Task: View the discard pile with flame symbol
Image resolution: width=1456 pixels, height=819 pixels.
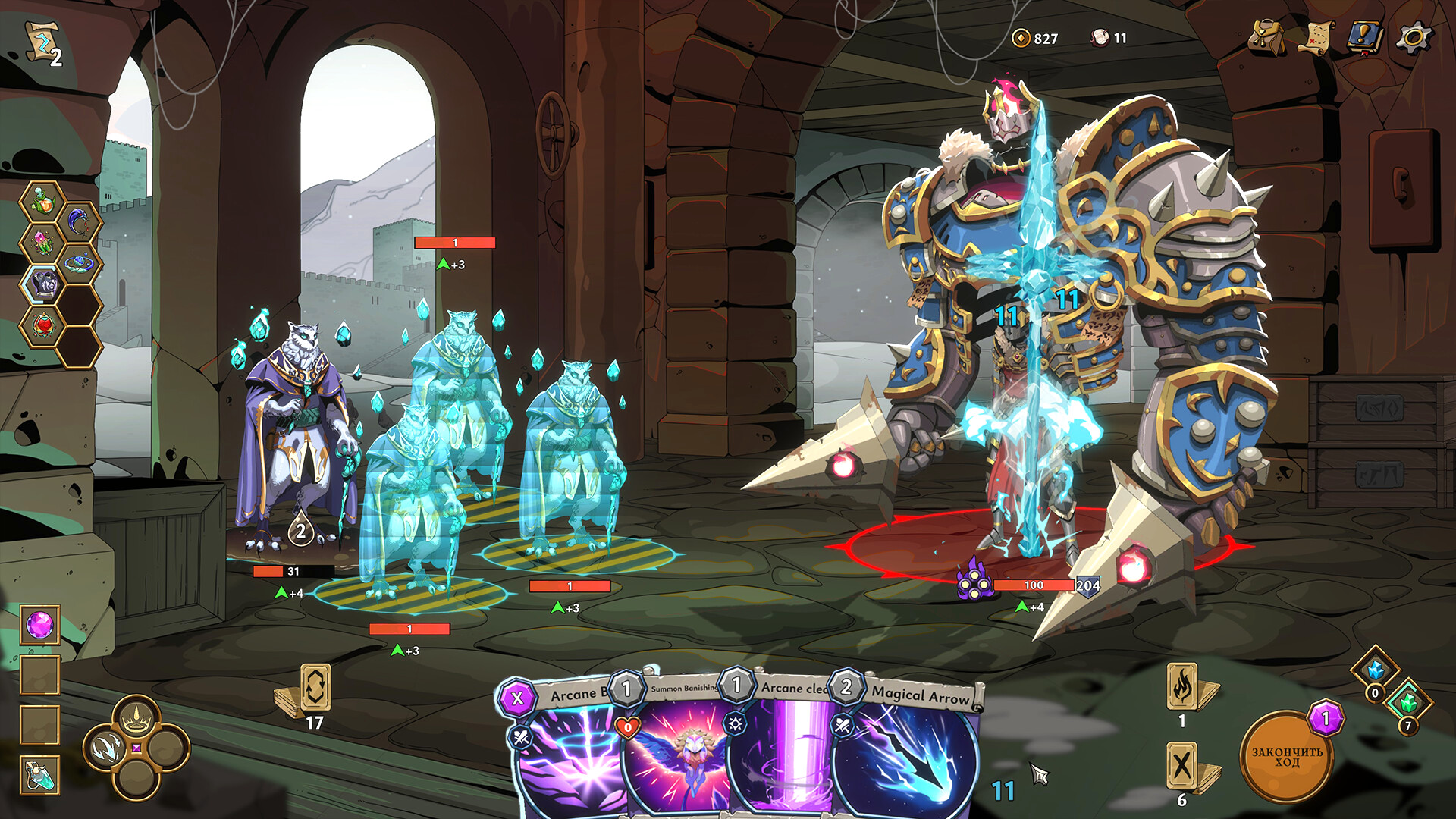Action: click(x=1182, y=687)
